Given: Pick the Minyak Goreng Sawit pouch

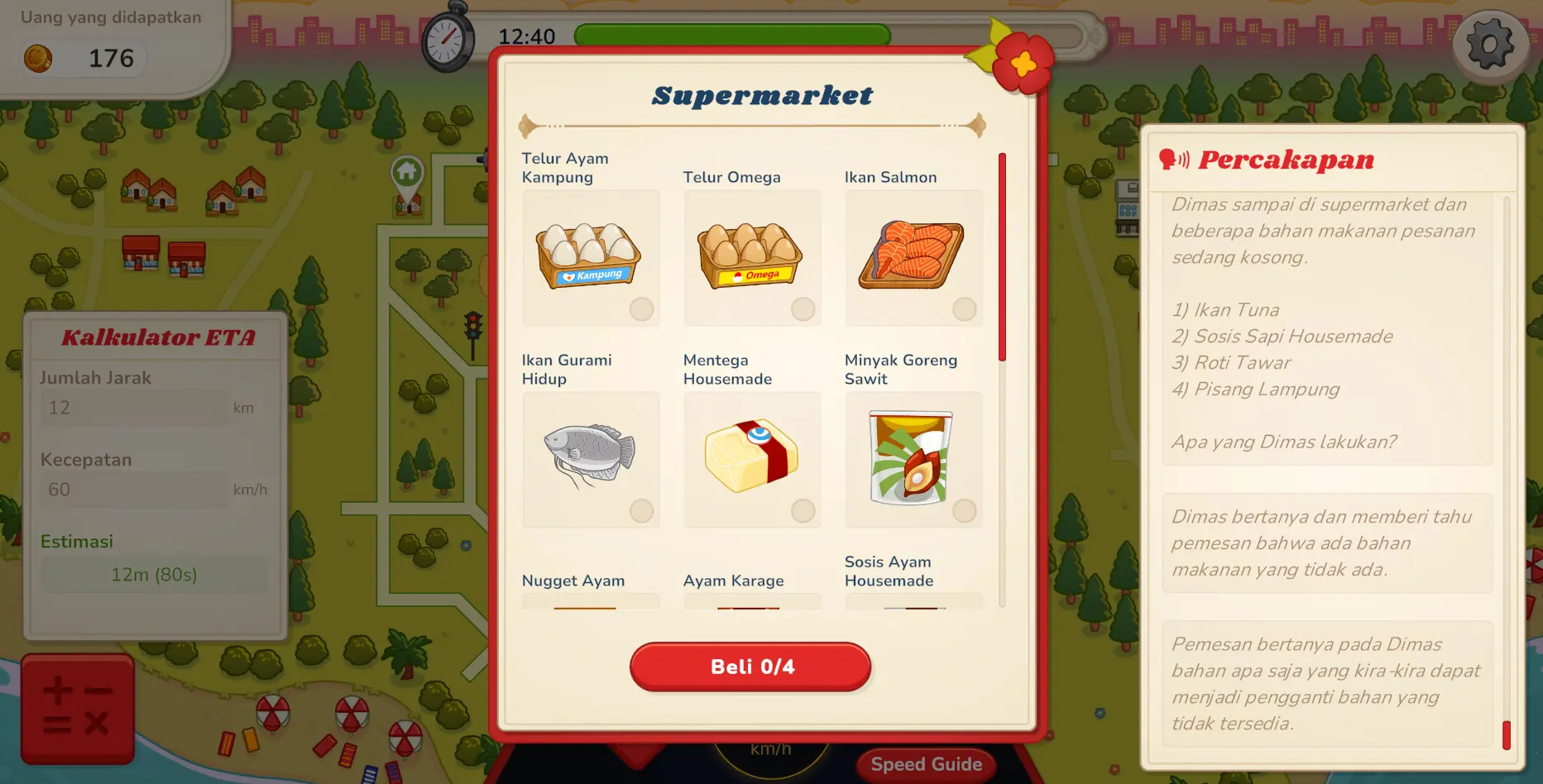Looking at the screenshot, I should 913,460.
